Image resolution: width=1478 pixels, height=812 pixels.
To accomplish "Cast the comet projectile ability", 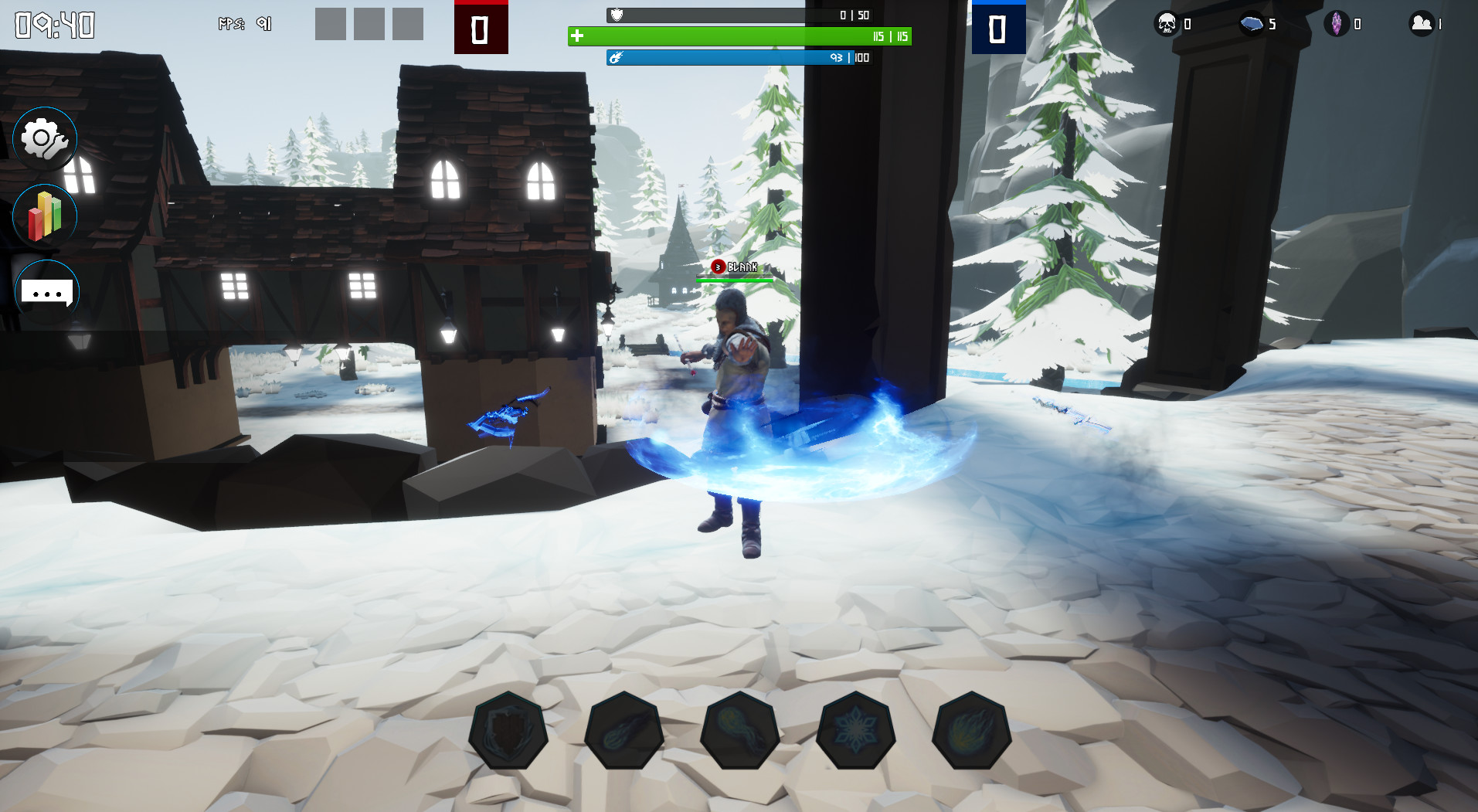I will click(623, 731).
